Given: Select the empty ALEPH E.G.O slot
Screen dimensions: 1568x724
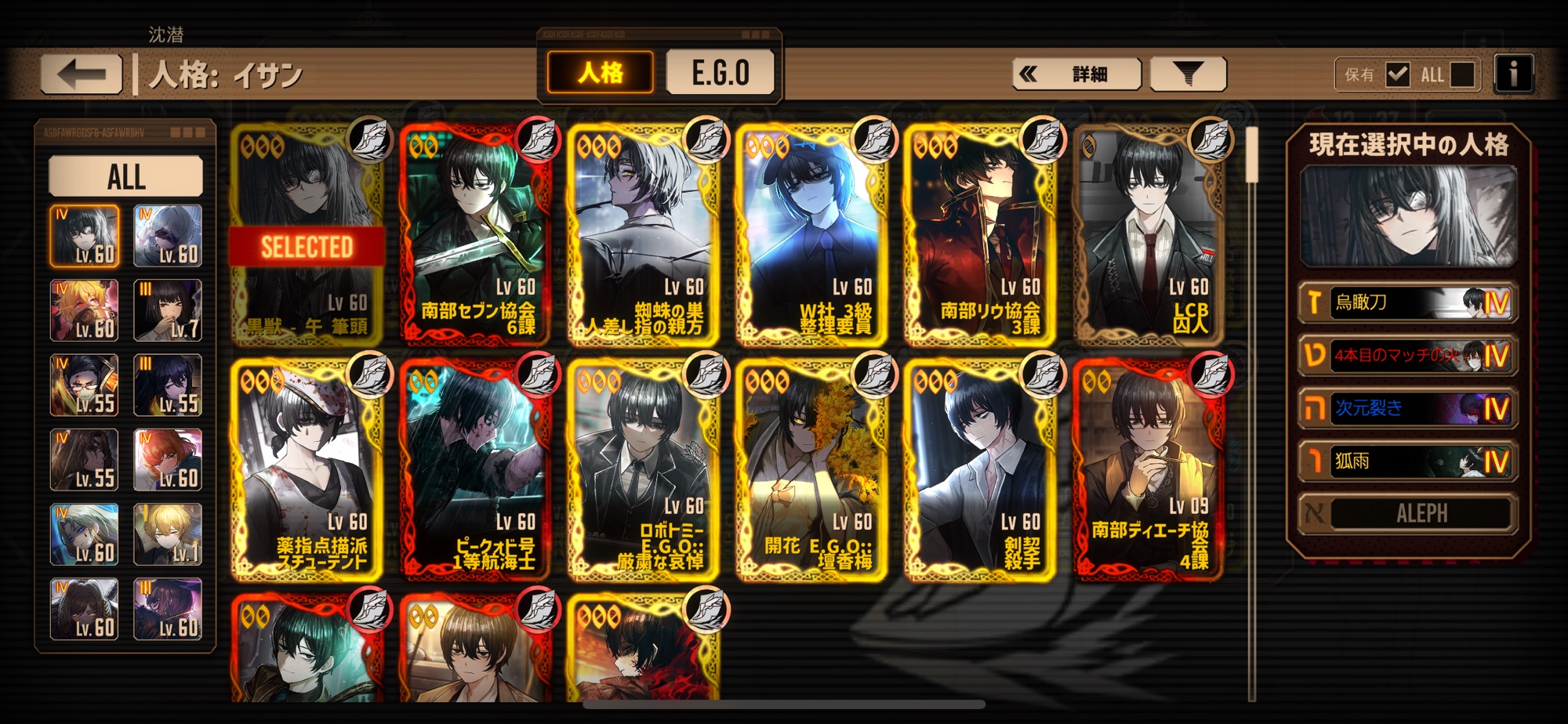Looking at the screenshot, I should point(1407,514).
